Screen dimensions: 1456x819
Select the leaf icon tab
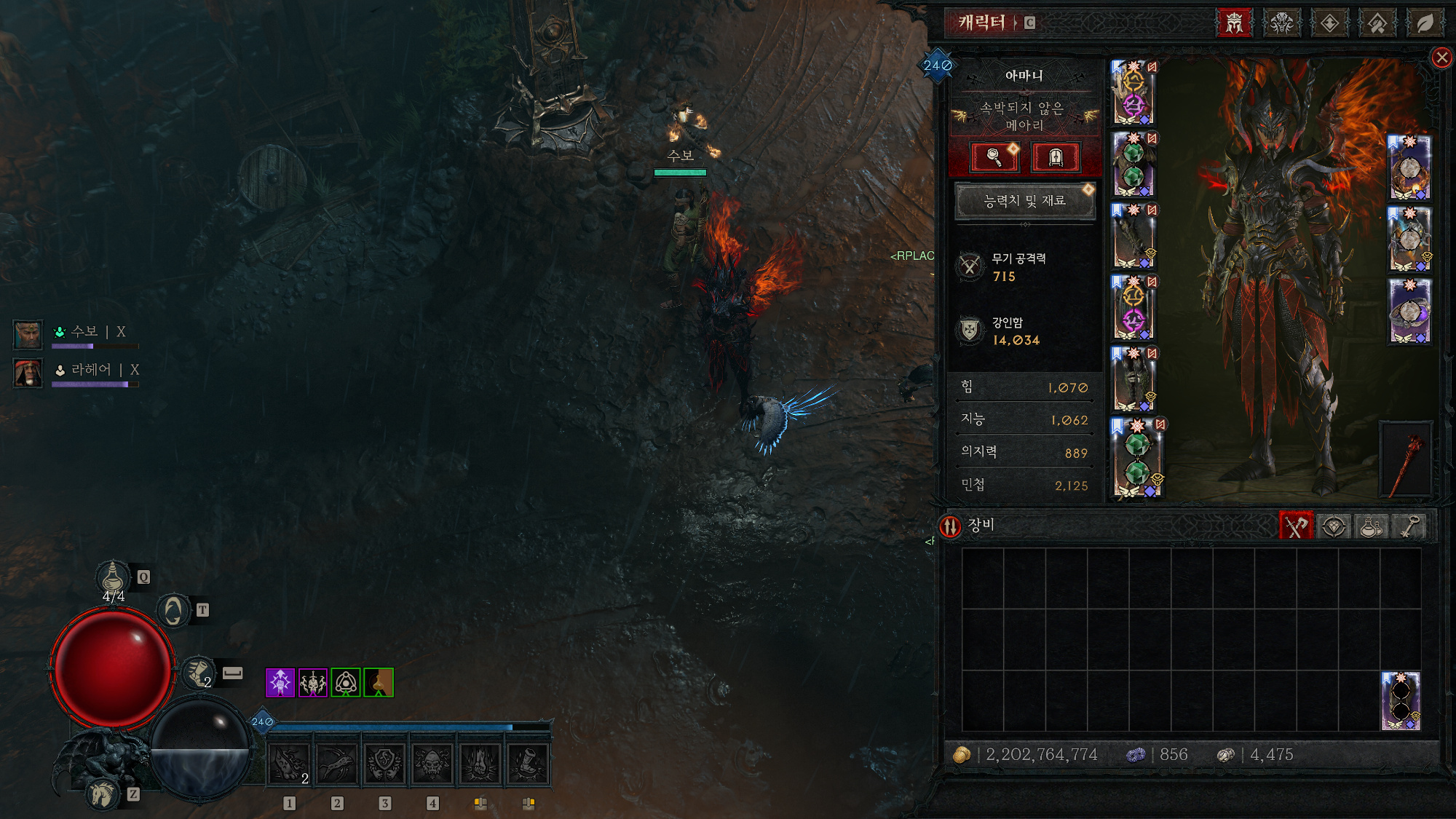(x=1425, y=23)
